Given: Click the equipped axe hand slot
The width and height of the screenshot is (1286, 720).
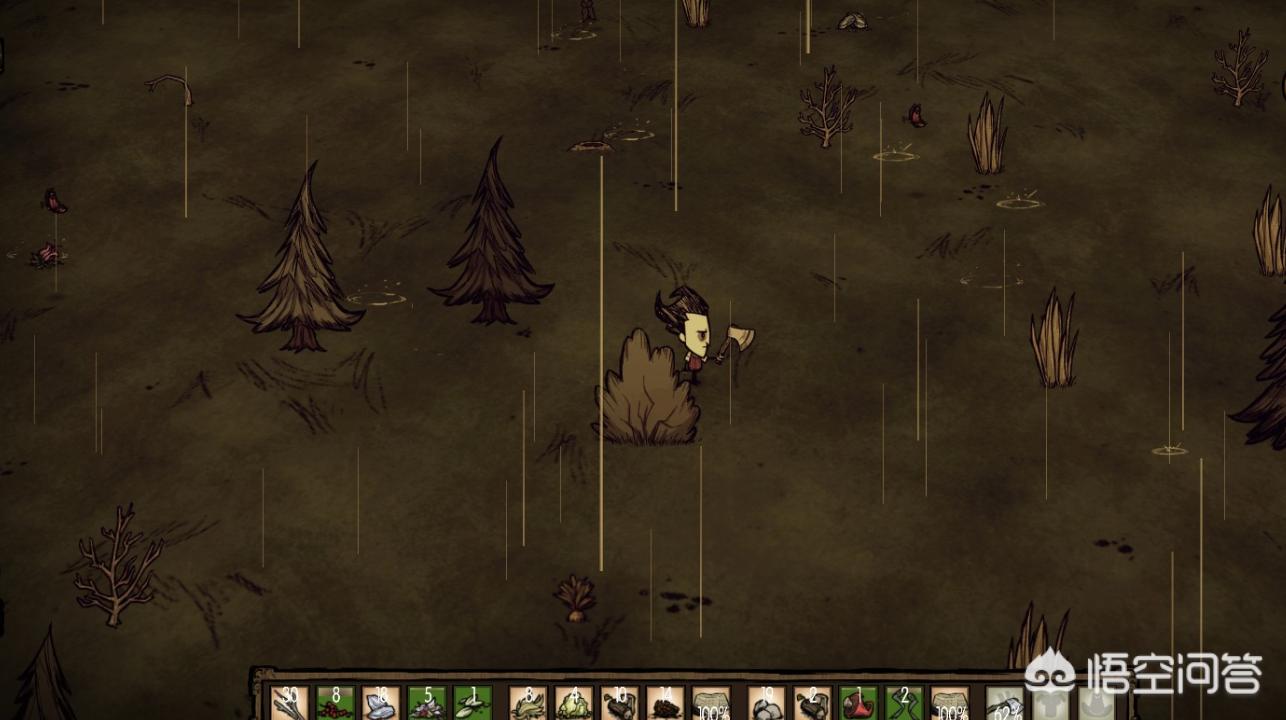Looking at the screenshot, I should point(1005,703).
